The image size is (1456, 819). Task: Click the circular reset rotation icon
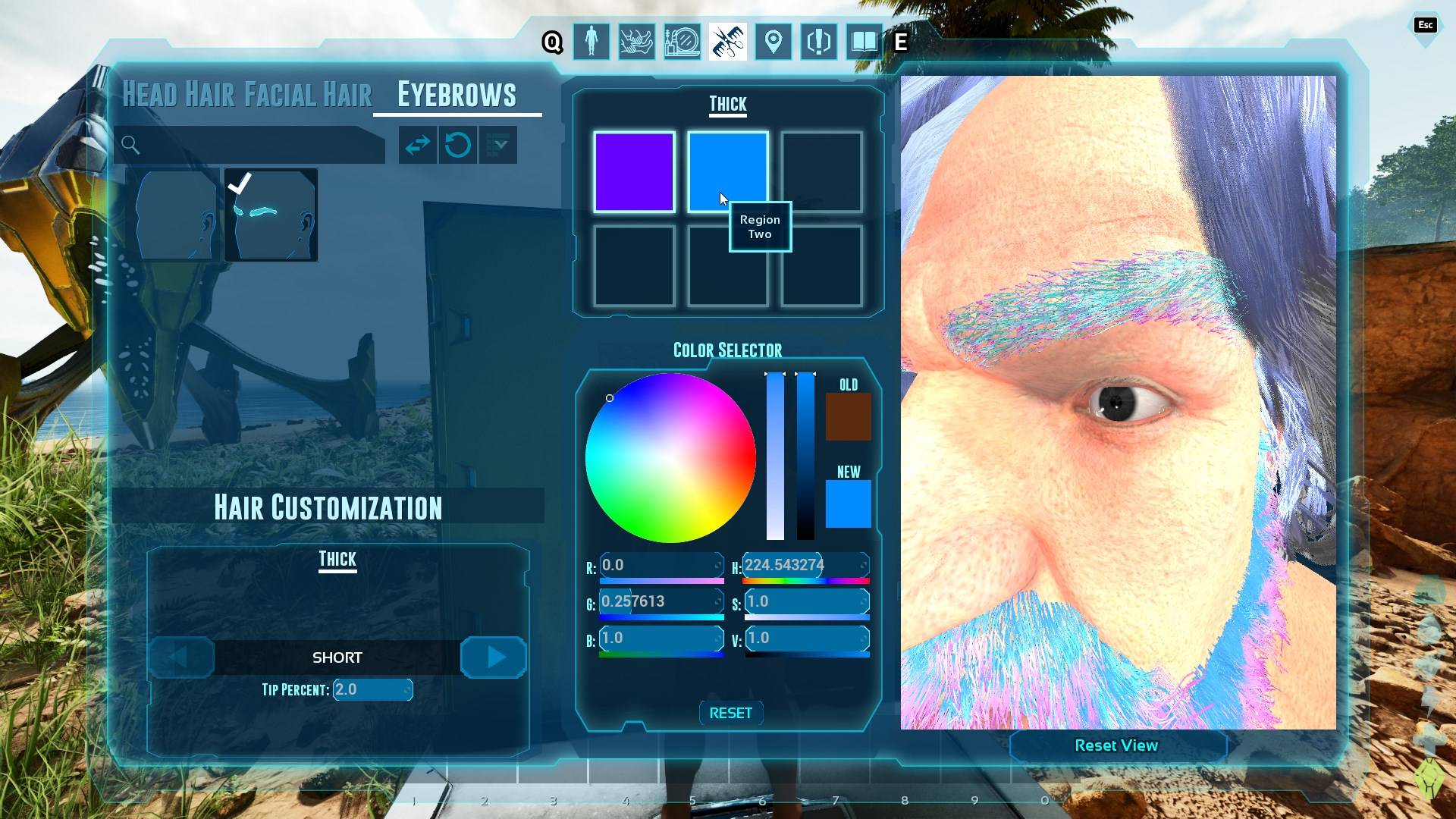tap(458, 145)
